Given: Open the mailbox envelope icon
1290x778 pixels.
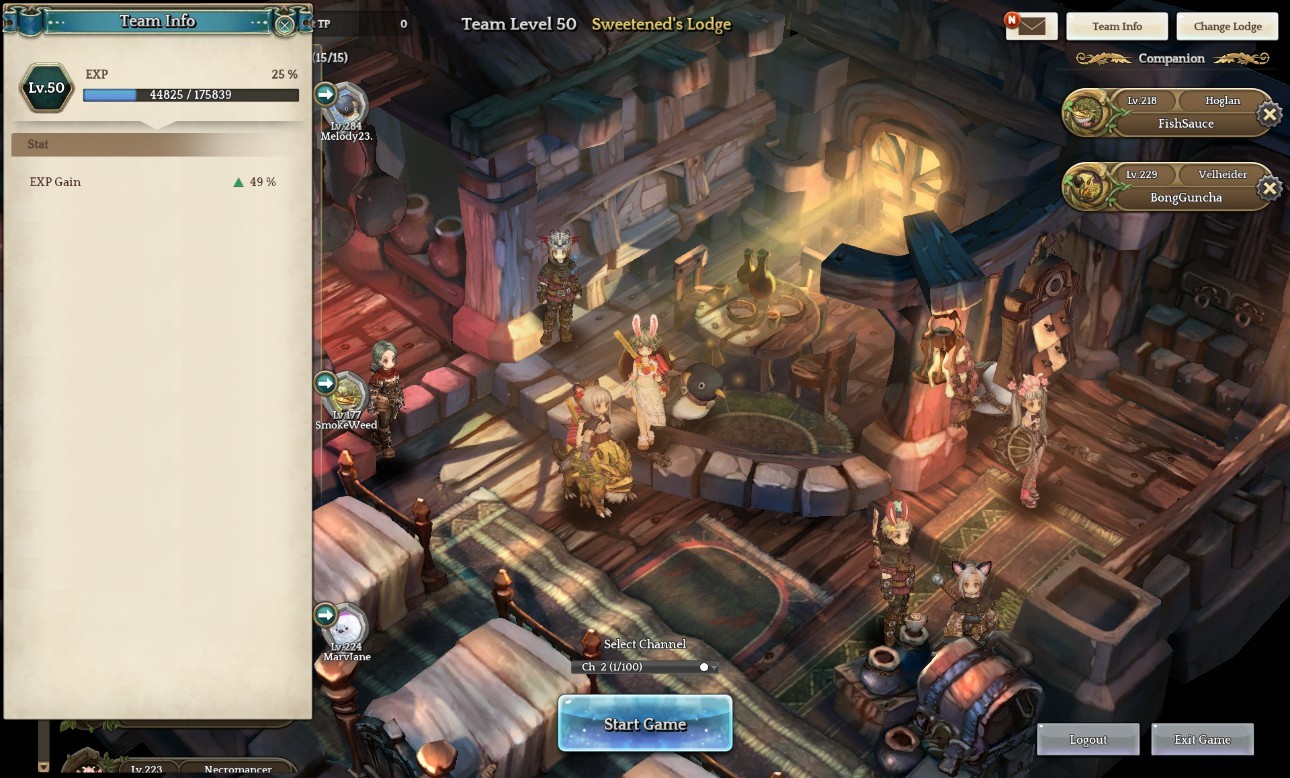Looking at the screenshot, I should (1032, 26).
